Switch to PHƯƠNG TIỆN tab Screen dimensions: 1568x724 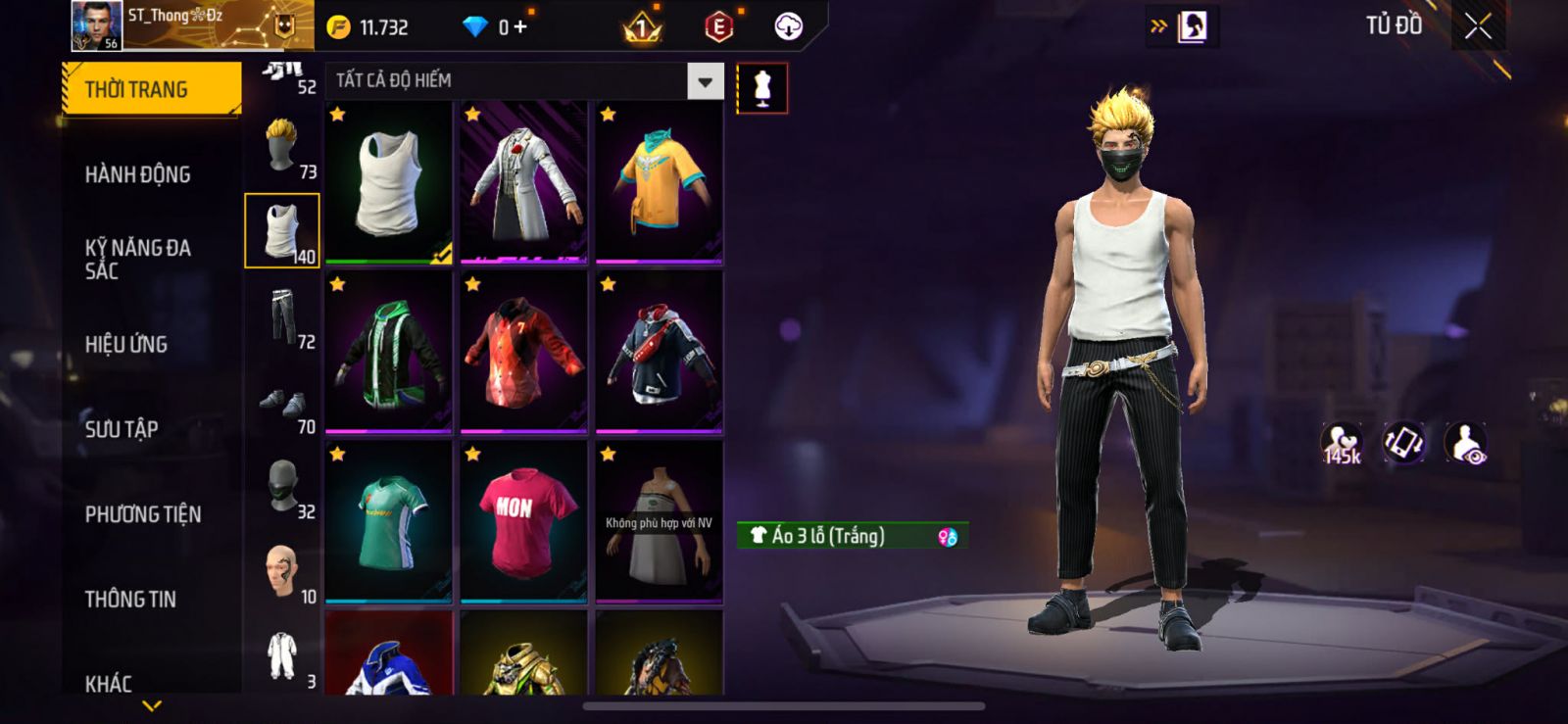[x=143, y=514]
